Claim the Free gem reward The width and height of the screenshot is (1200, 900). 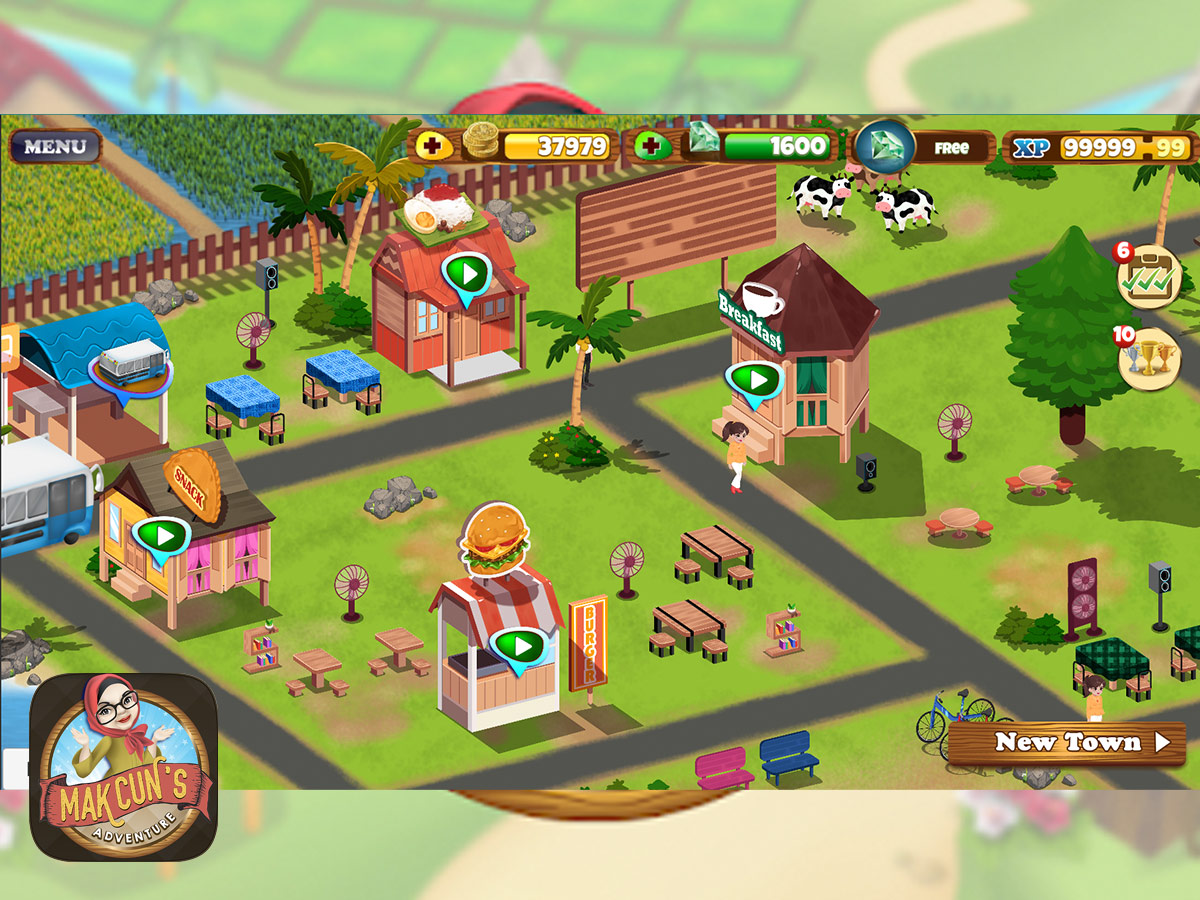tap(924, 147)
